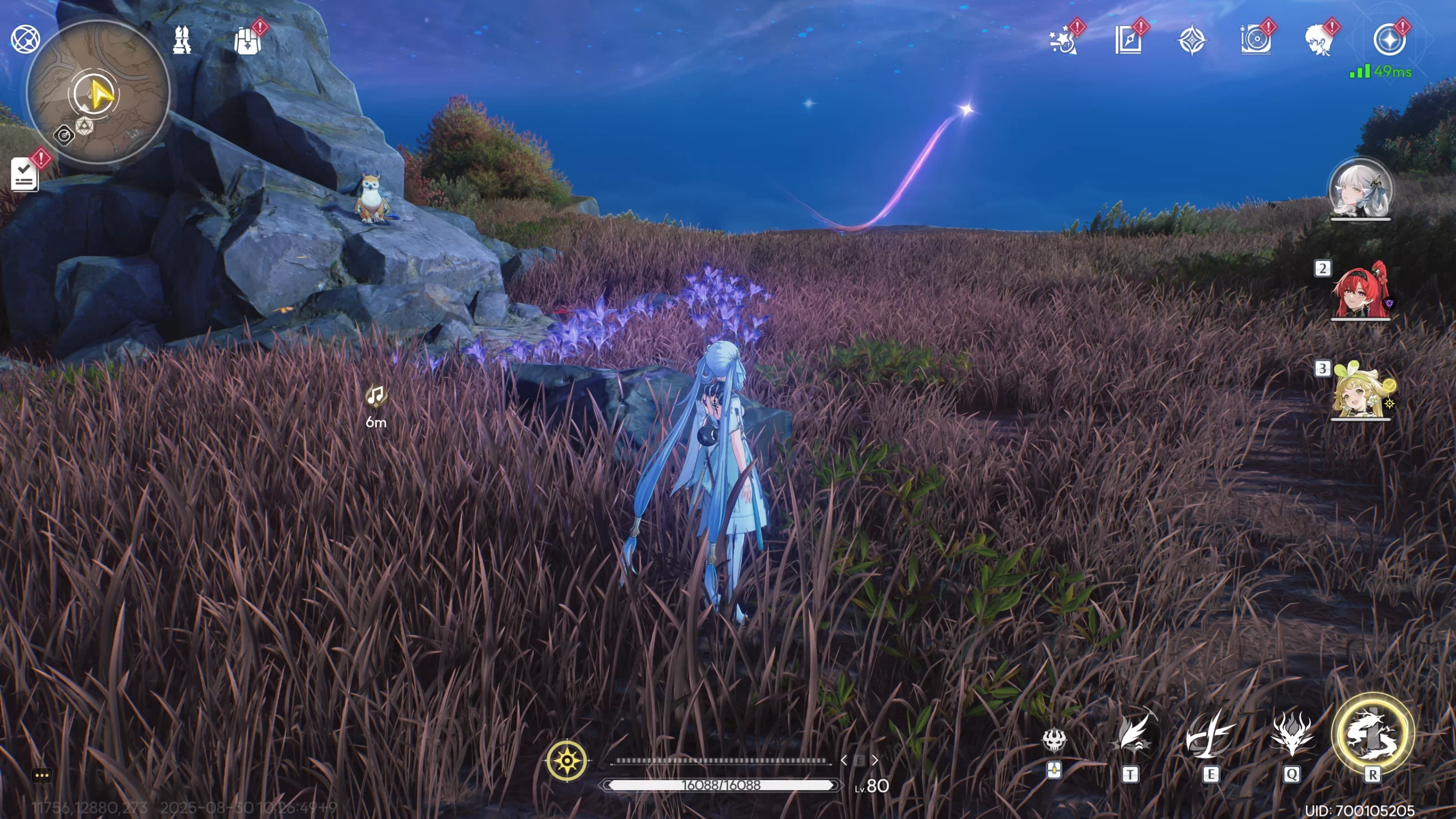Select the white-haired character portrait
Image resolution: width=1456 pixels, height=819 pixels.
pos(1360,191)
